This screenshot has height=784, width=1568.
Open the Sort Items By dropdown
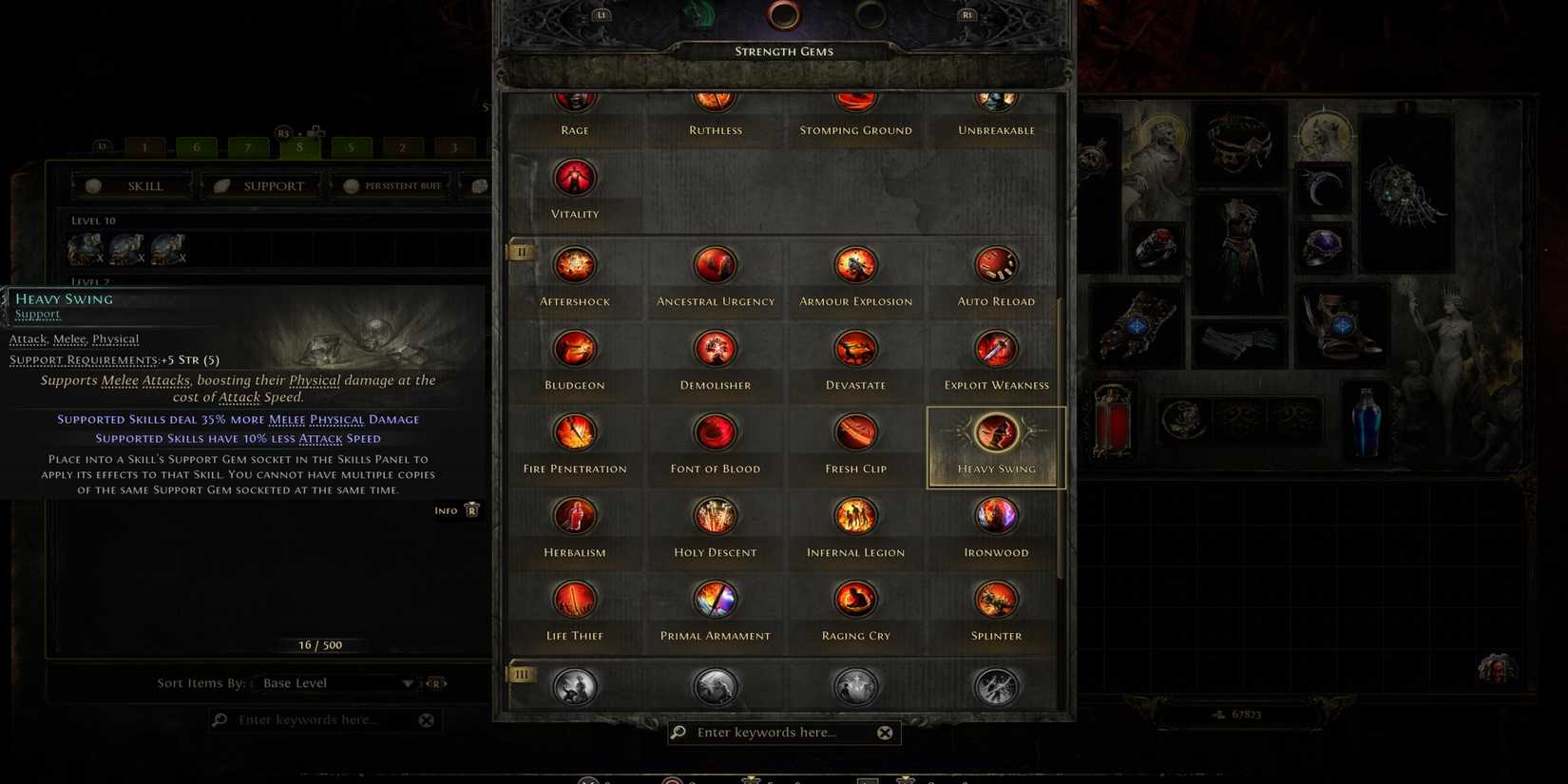pyautogui.click(x=337, y=682)
